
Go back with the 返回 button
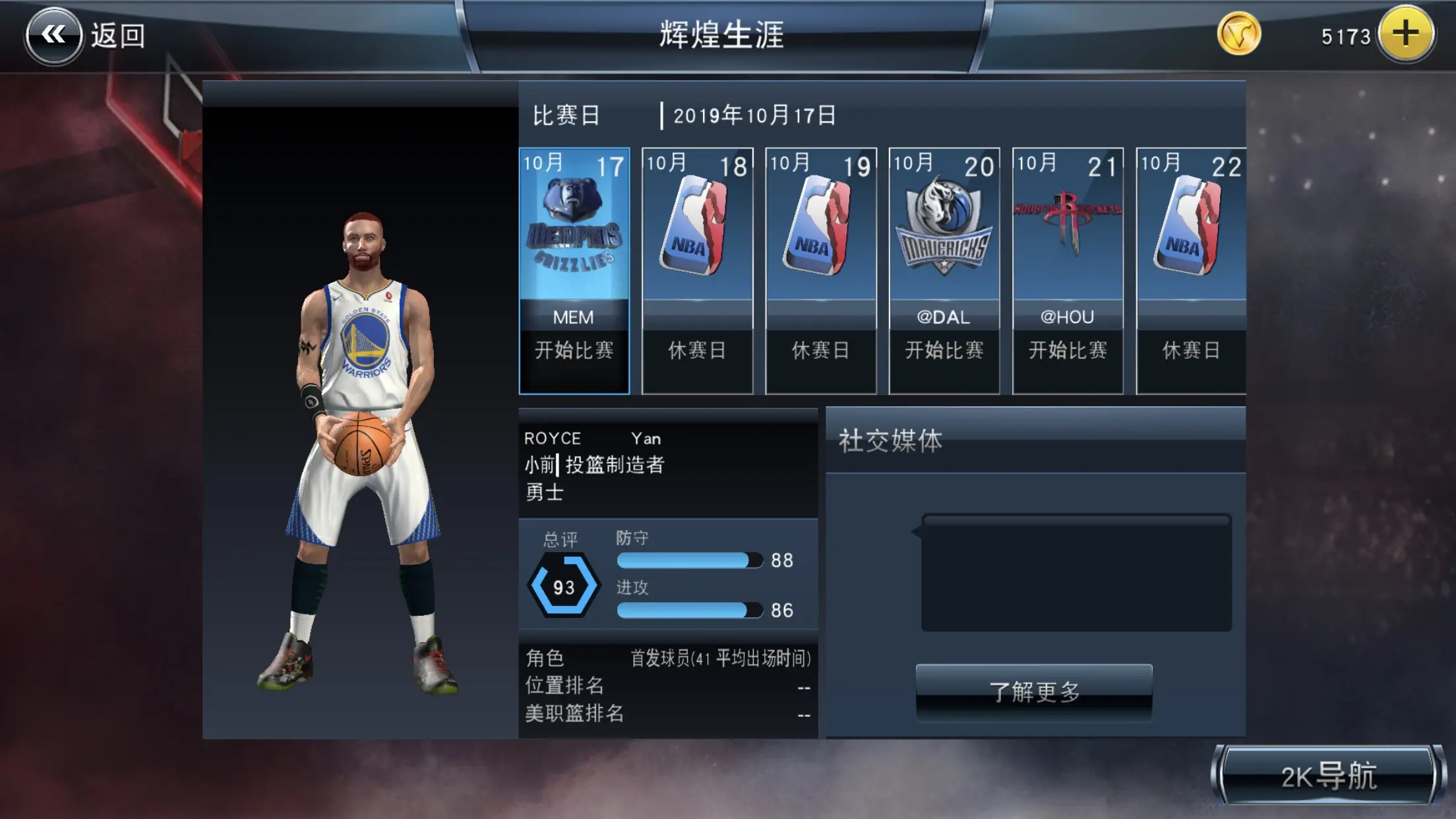(x=86, y=35)
